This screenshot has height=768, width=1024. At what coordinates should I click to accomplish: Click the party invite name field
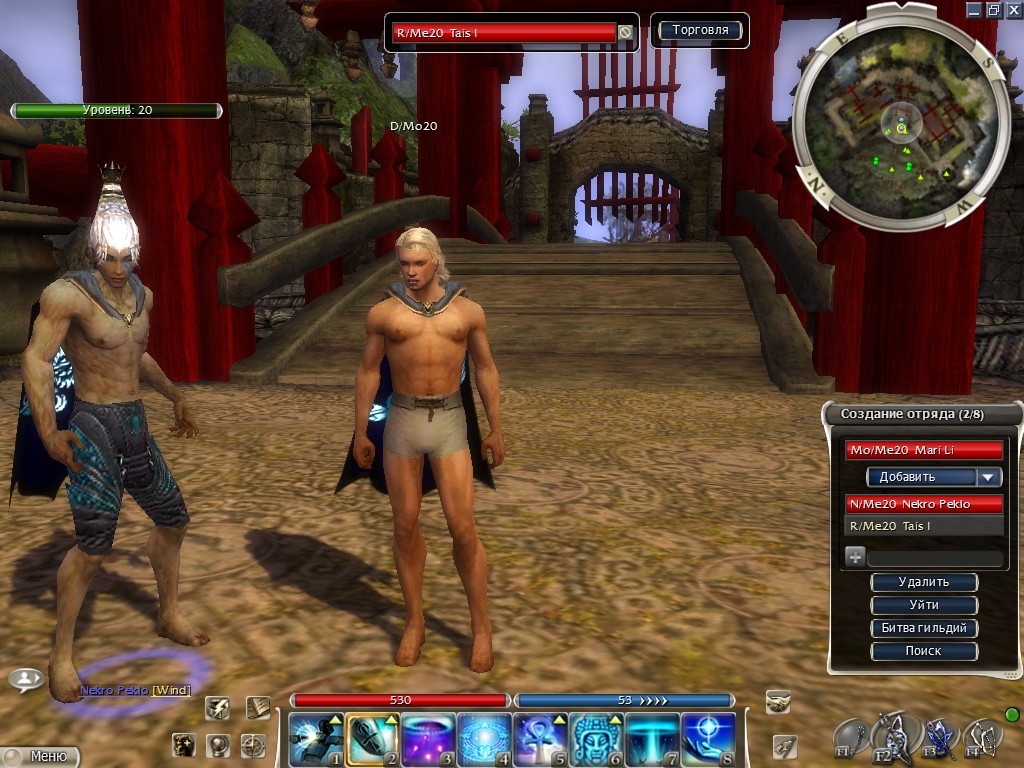(x=934, y=558)
